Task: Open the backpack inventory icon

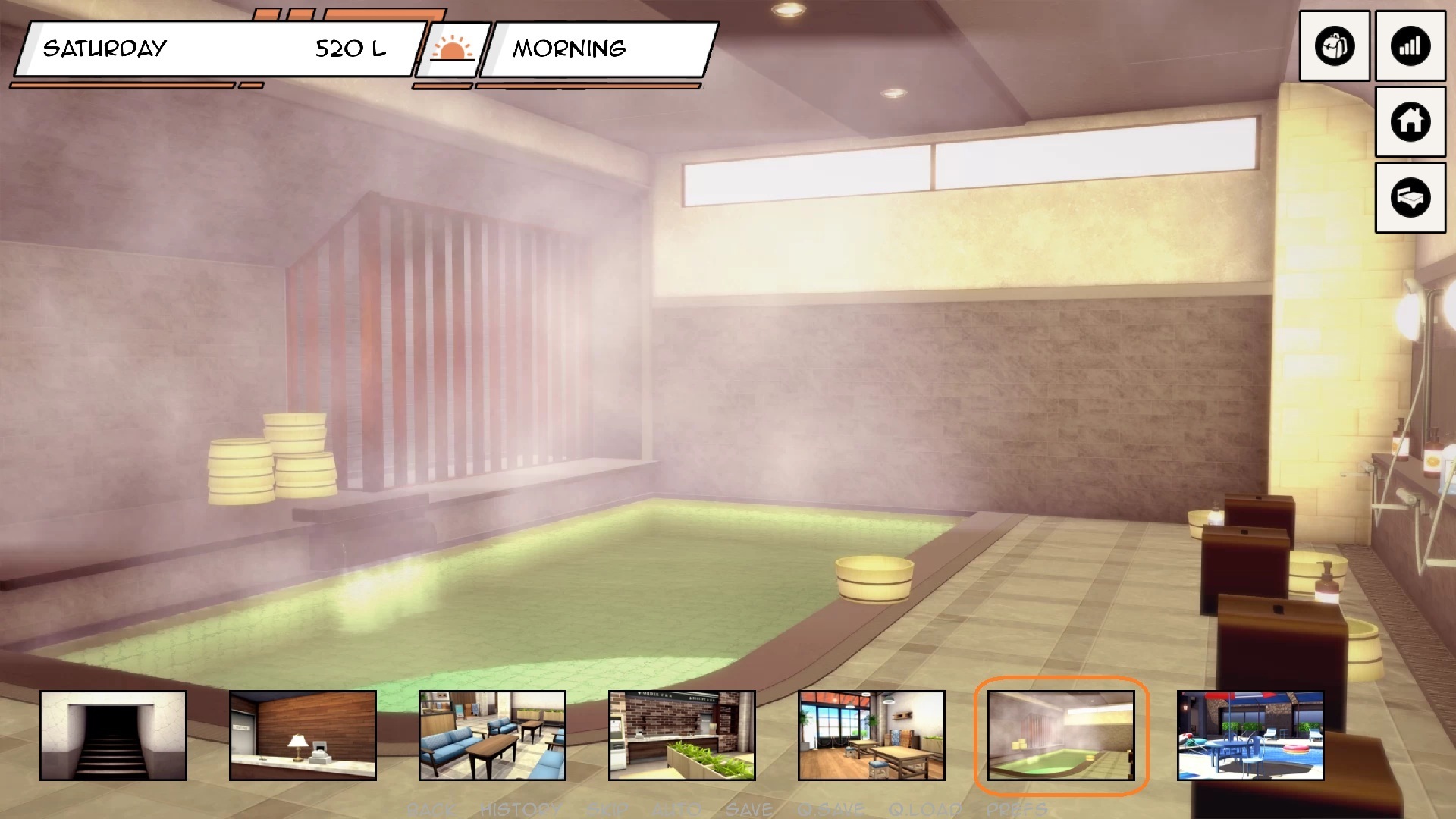Action: (1334, 46)
